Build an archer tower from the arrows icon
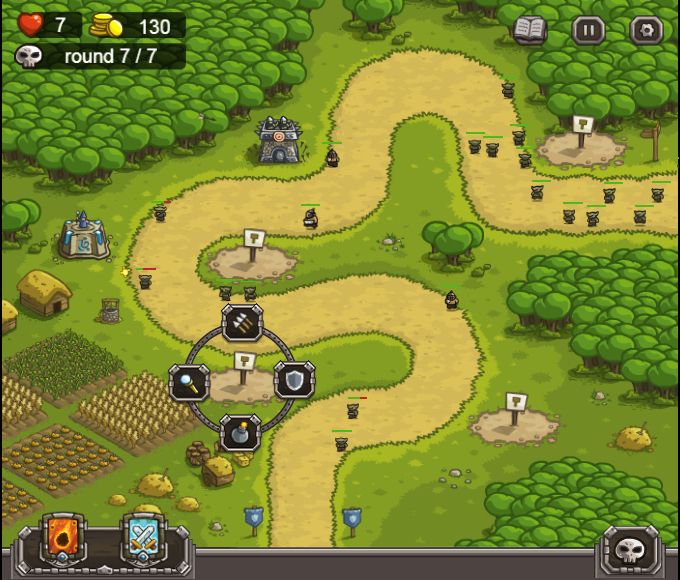 (242, 322)
